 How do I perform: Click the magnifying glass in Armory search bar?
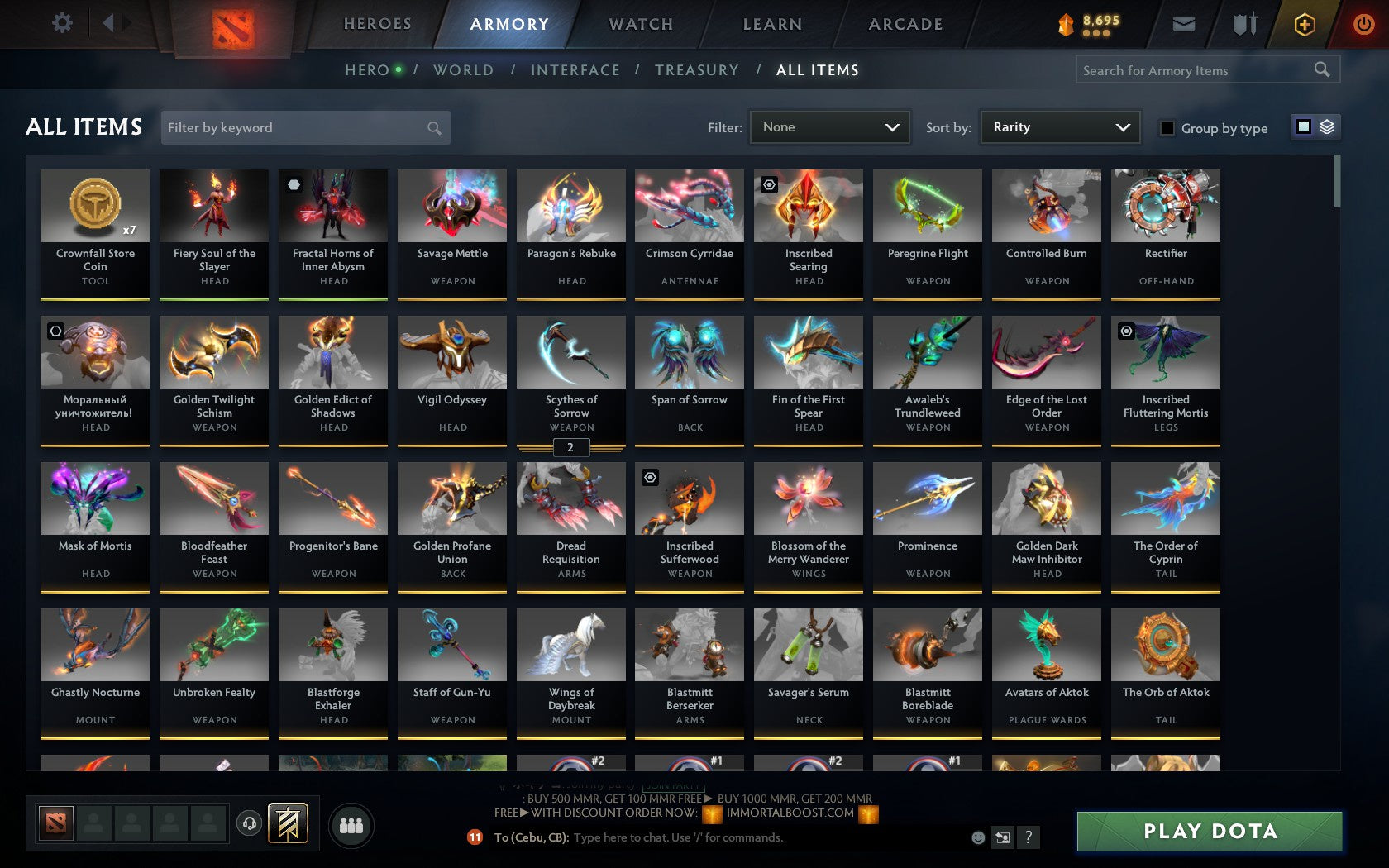pyautogui.click(x=1320, y=69)
